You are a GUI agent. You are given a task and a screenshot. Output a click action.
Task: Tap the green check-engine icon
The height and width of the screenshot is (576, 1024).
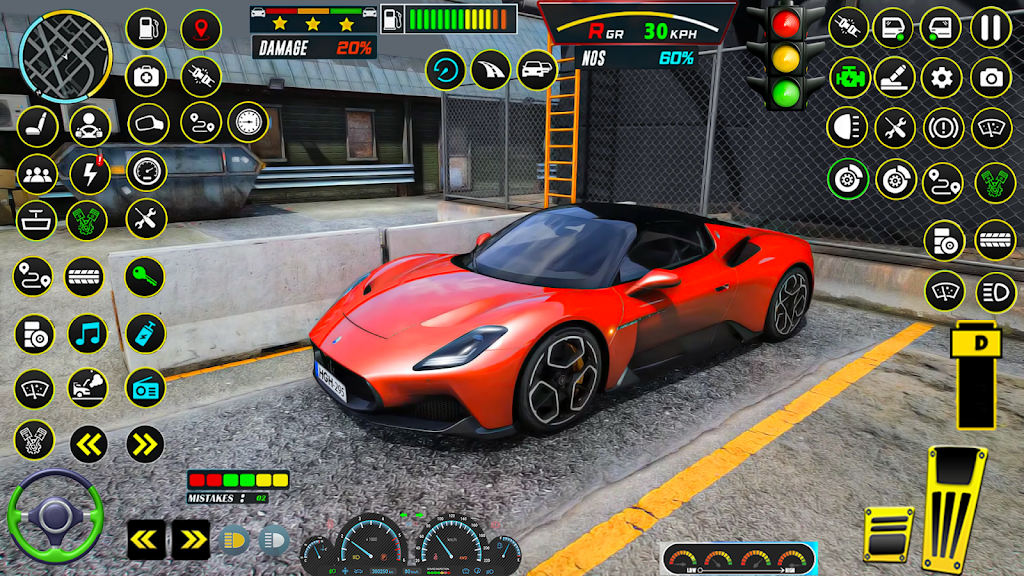[x=848, y=77]
